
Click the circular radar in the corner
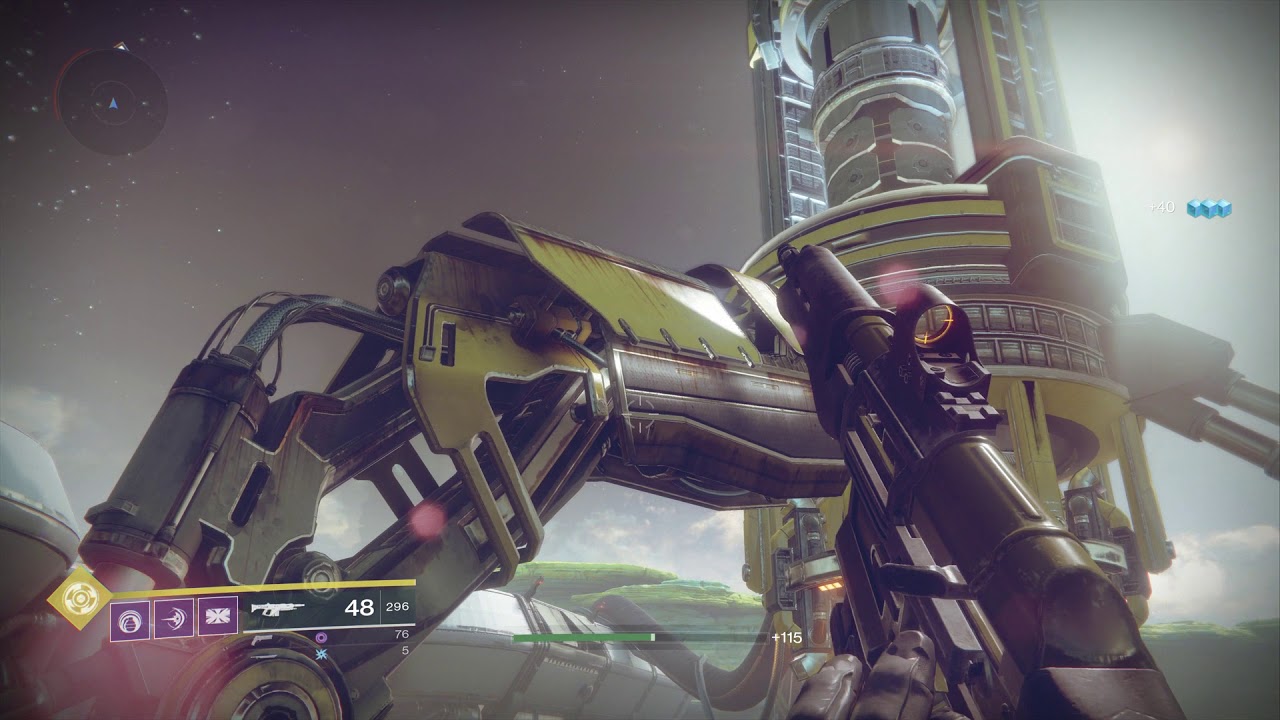111,102
